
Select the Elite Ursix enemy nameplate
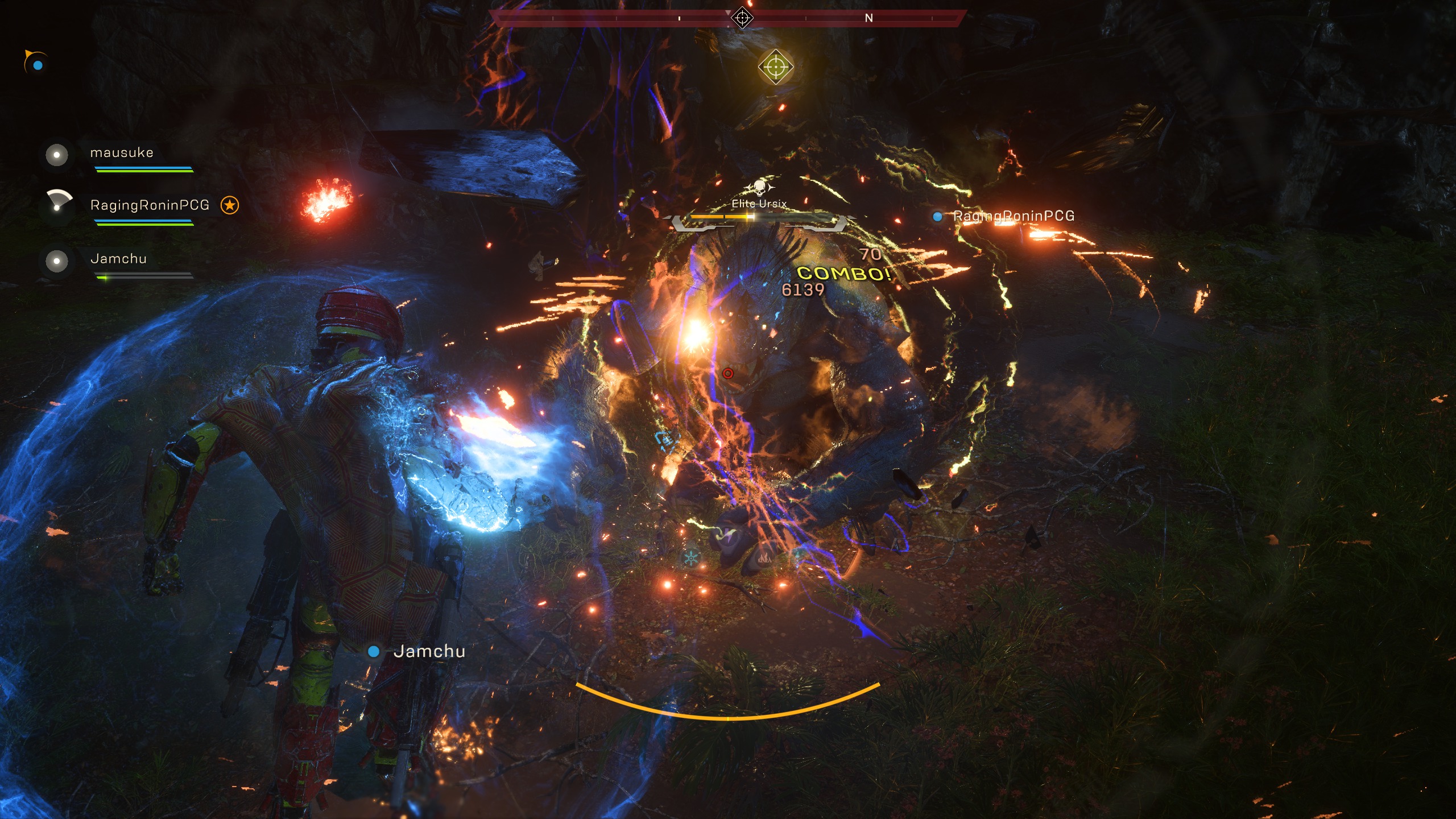[x=759, y=204]
